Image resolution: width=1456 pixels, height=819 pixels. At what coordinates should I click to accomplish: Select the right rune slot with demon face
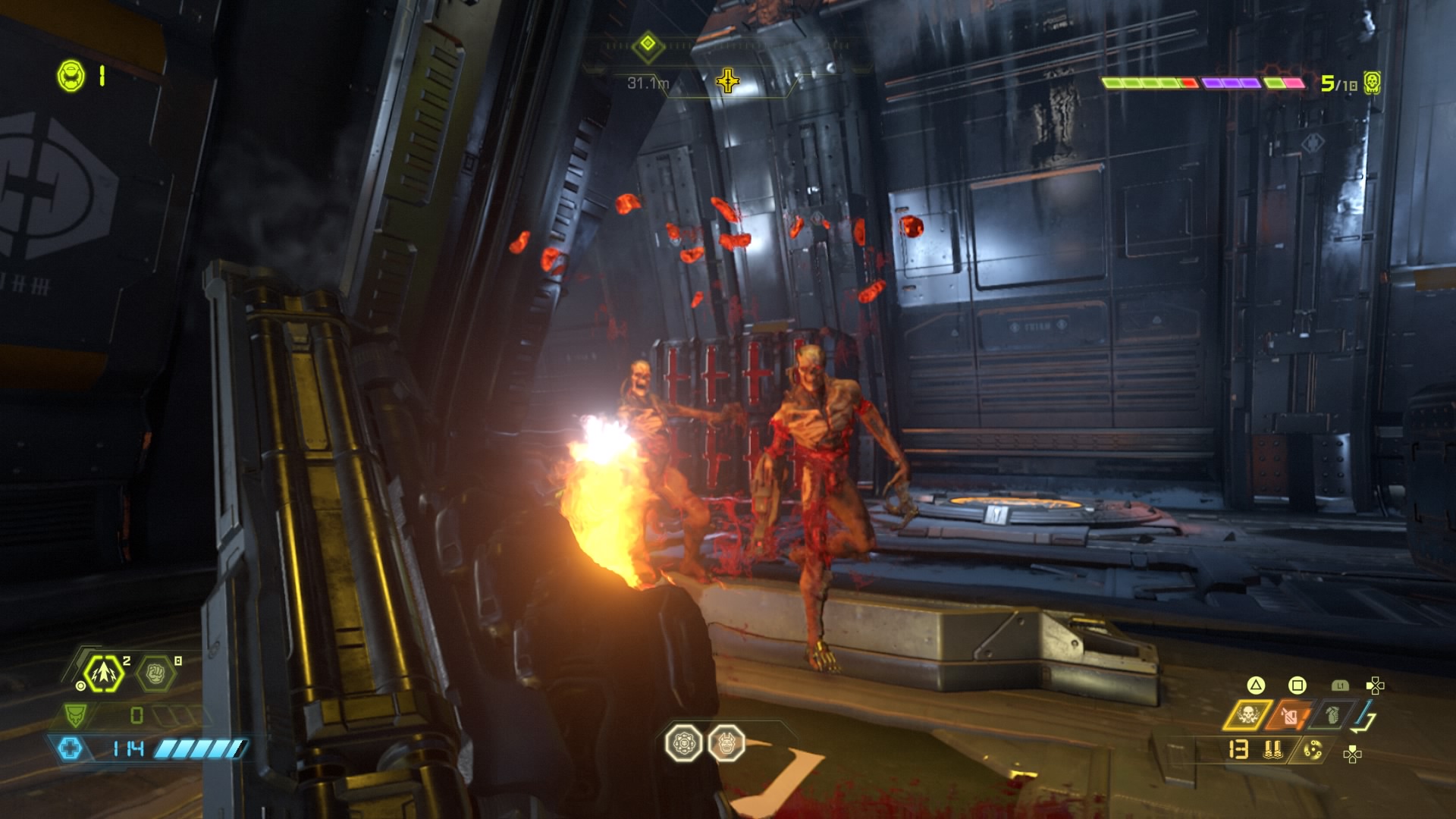(726, 743)
